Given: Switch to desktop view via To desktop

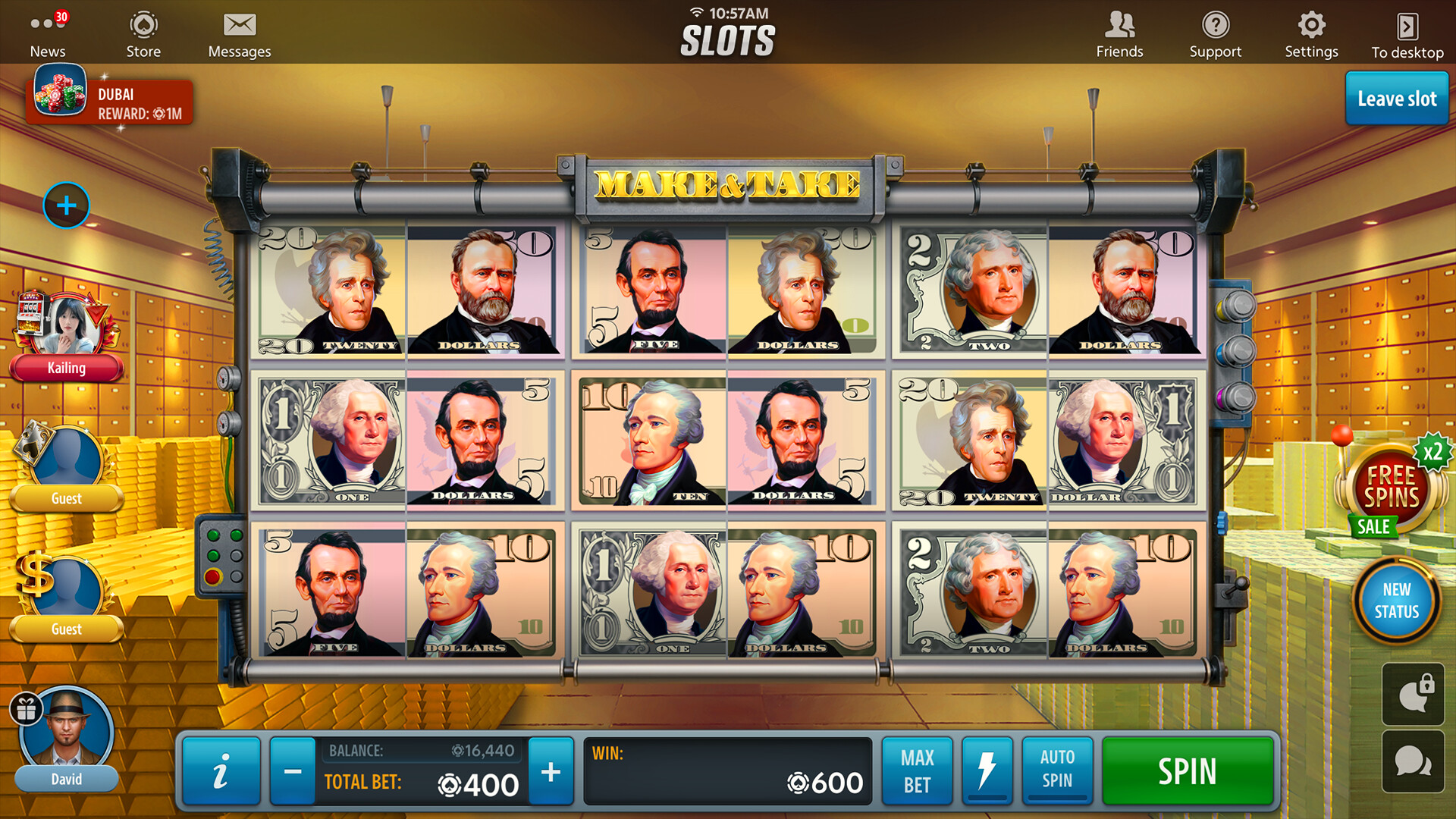Looking at the screenshot, I should 1407,32.
